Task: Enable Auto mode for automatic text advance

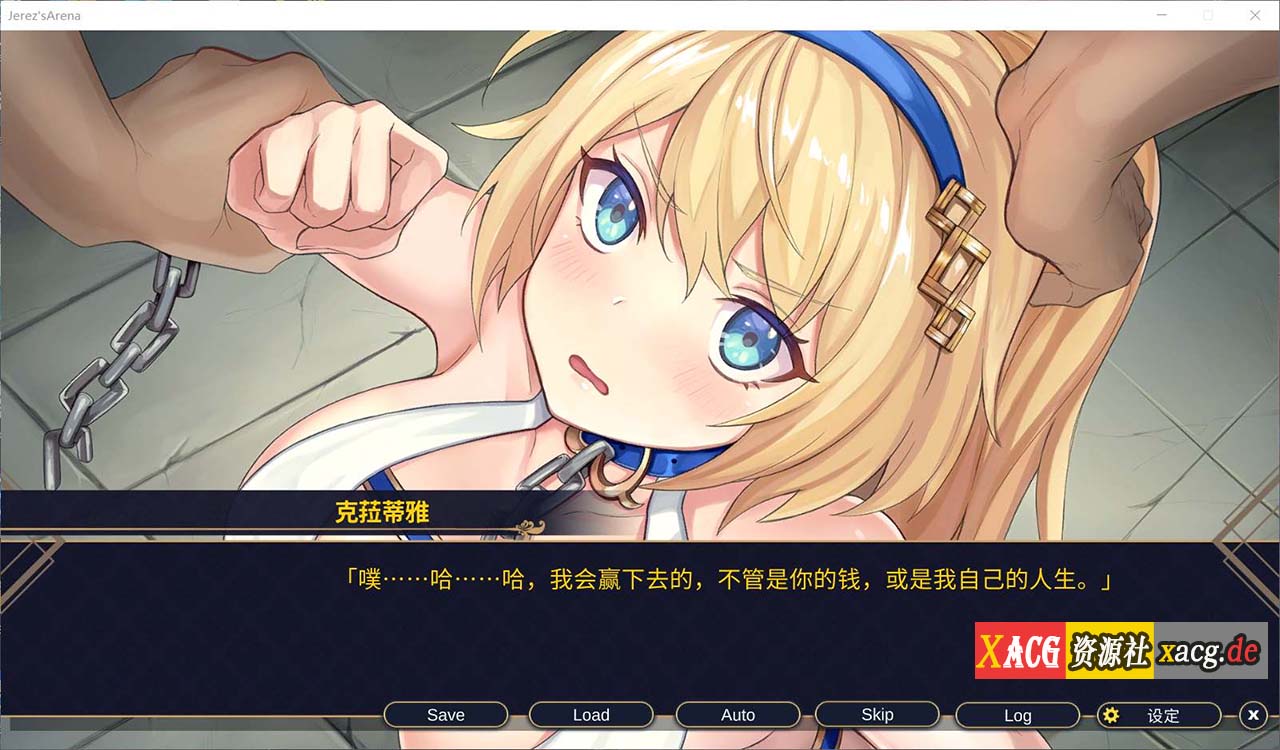Action: [x=737, y=714]
